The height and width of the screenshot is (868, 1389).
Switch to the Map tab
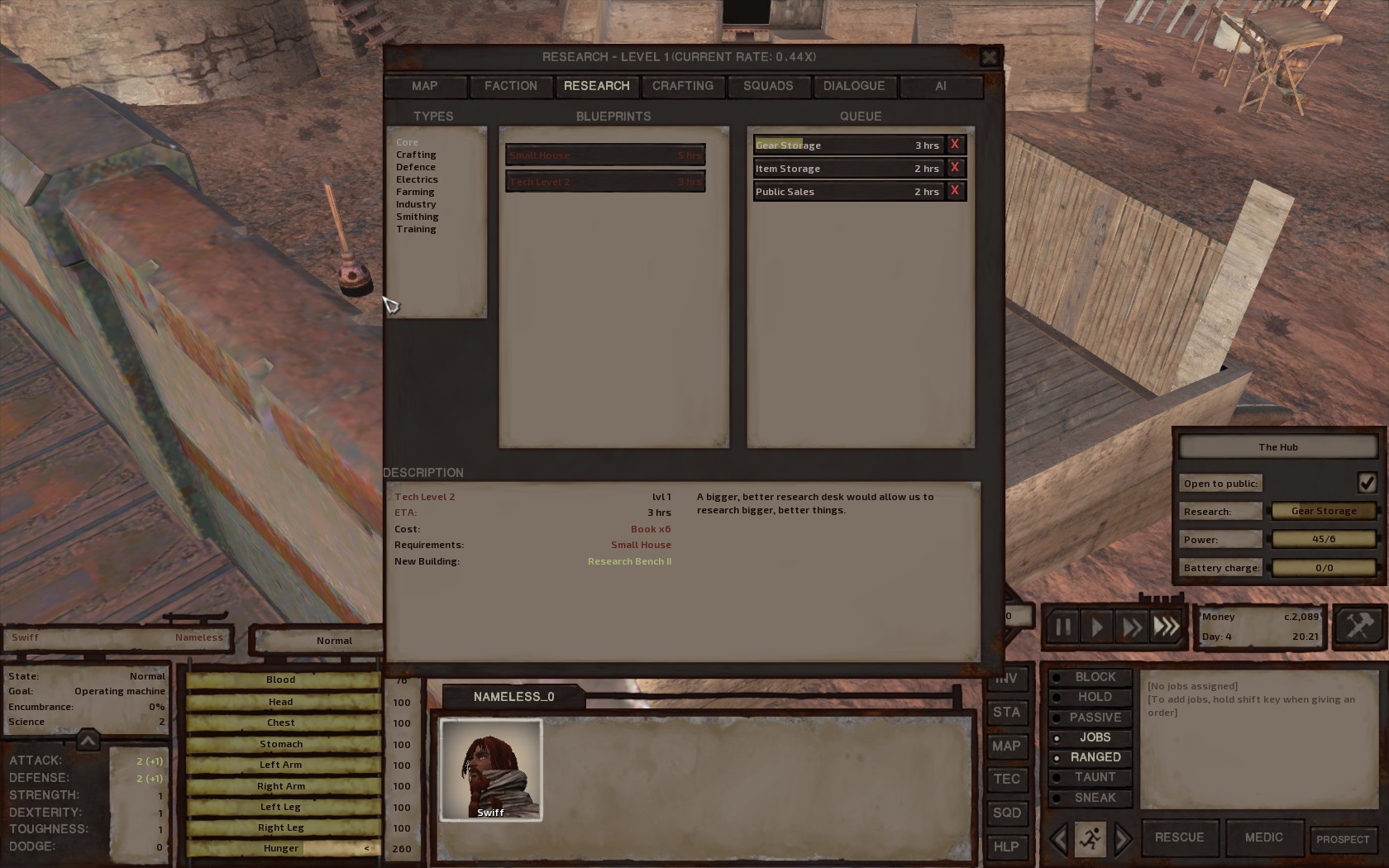(425, 86)
